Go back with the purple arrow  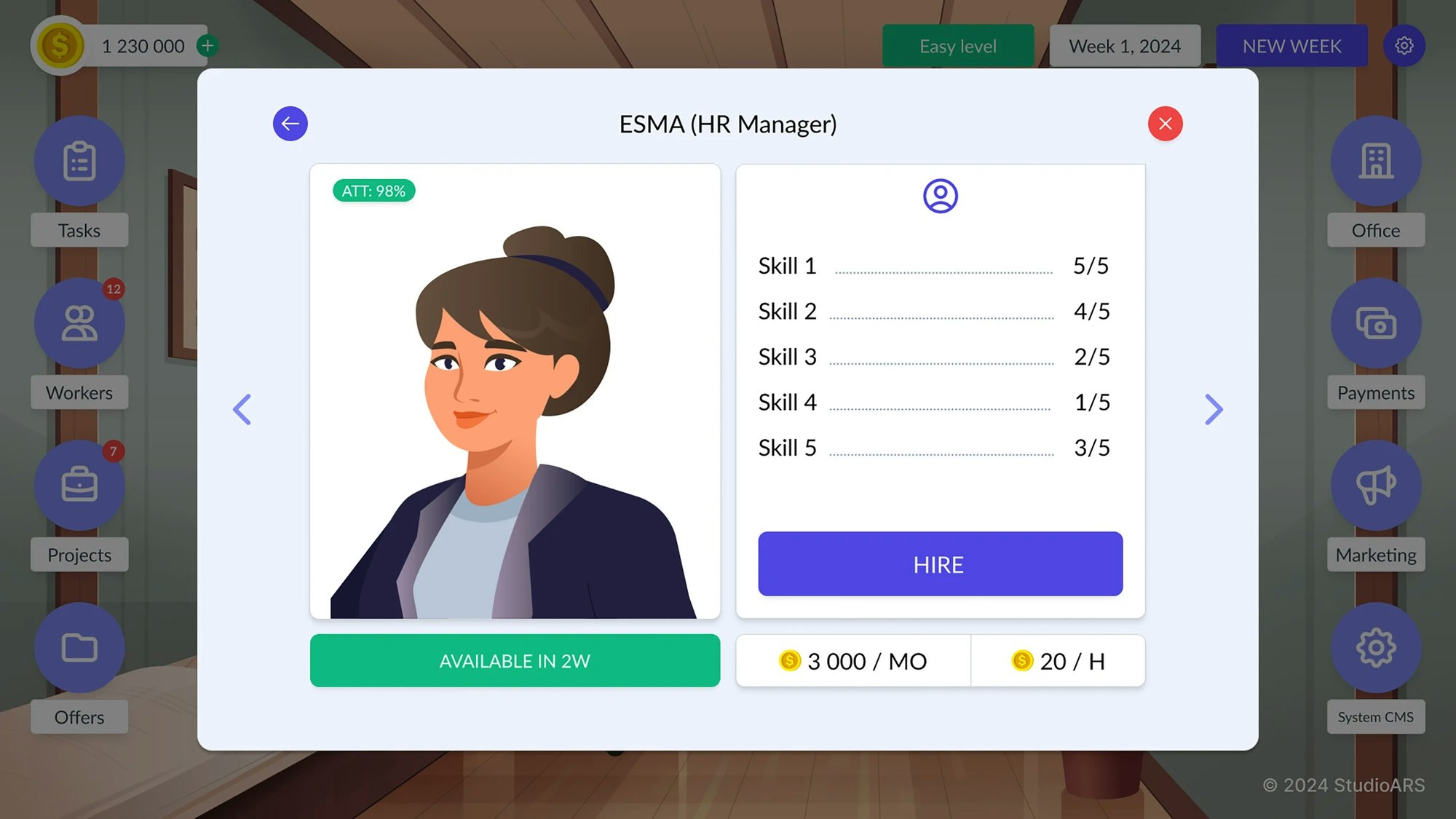290,124
